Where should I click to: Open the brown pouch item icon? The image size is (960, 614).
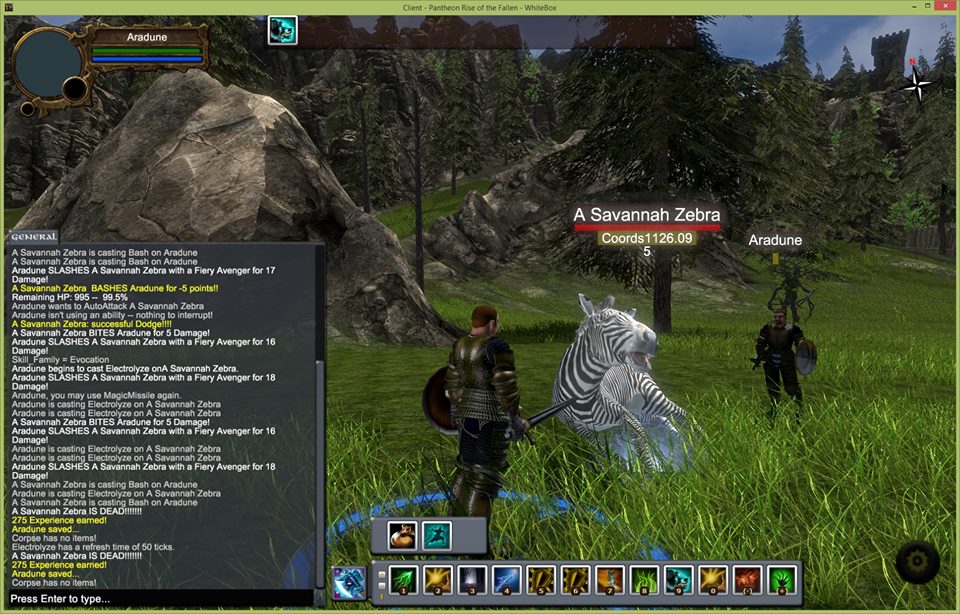point(403,536)
